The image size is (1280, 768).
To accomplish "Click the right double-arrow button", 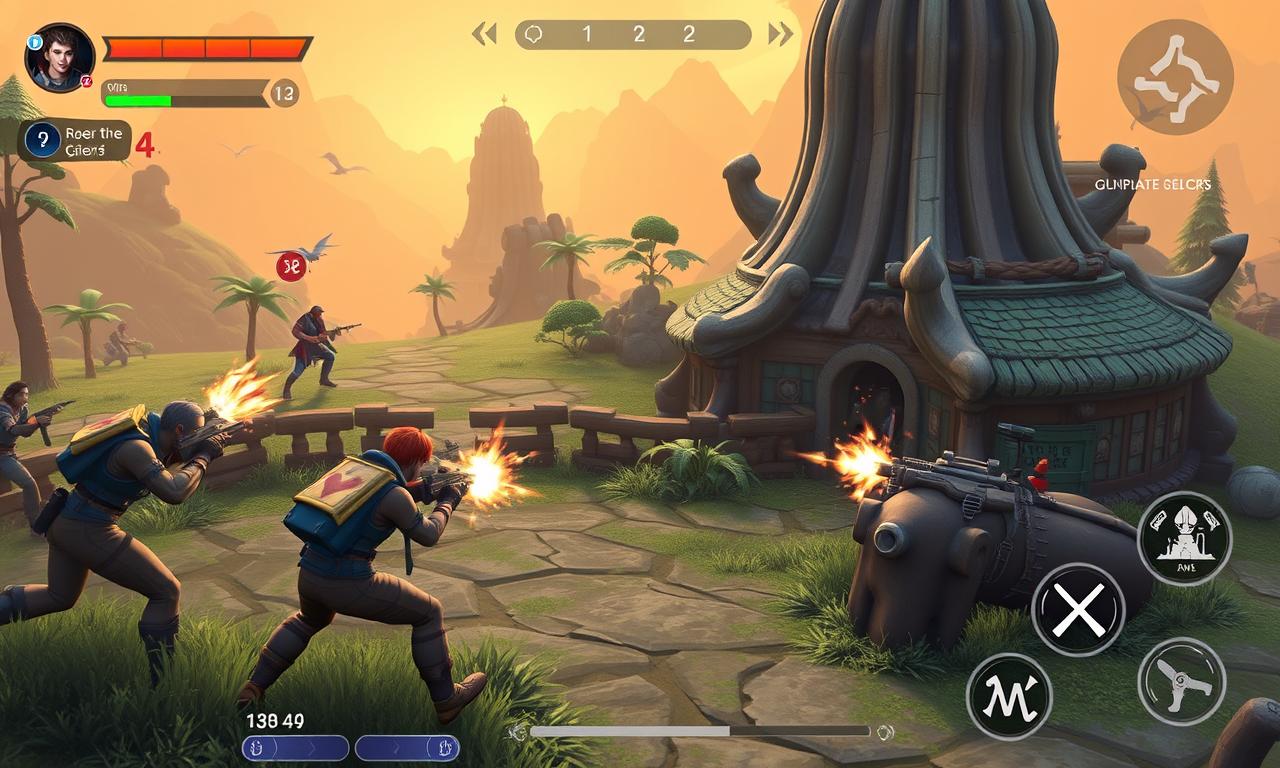I will coord(780,34).
